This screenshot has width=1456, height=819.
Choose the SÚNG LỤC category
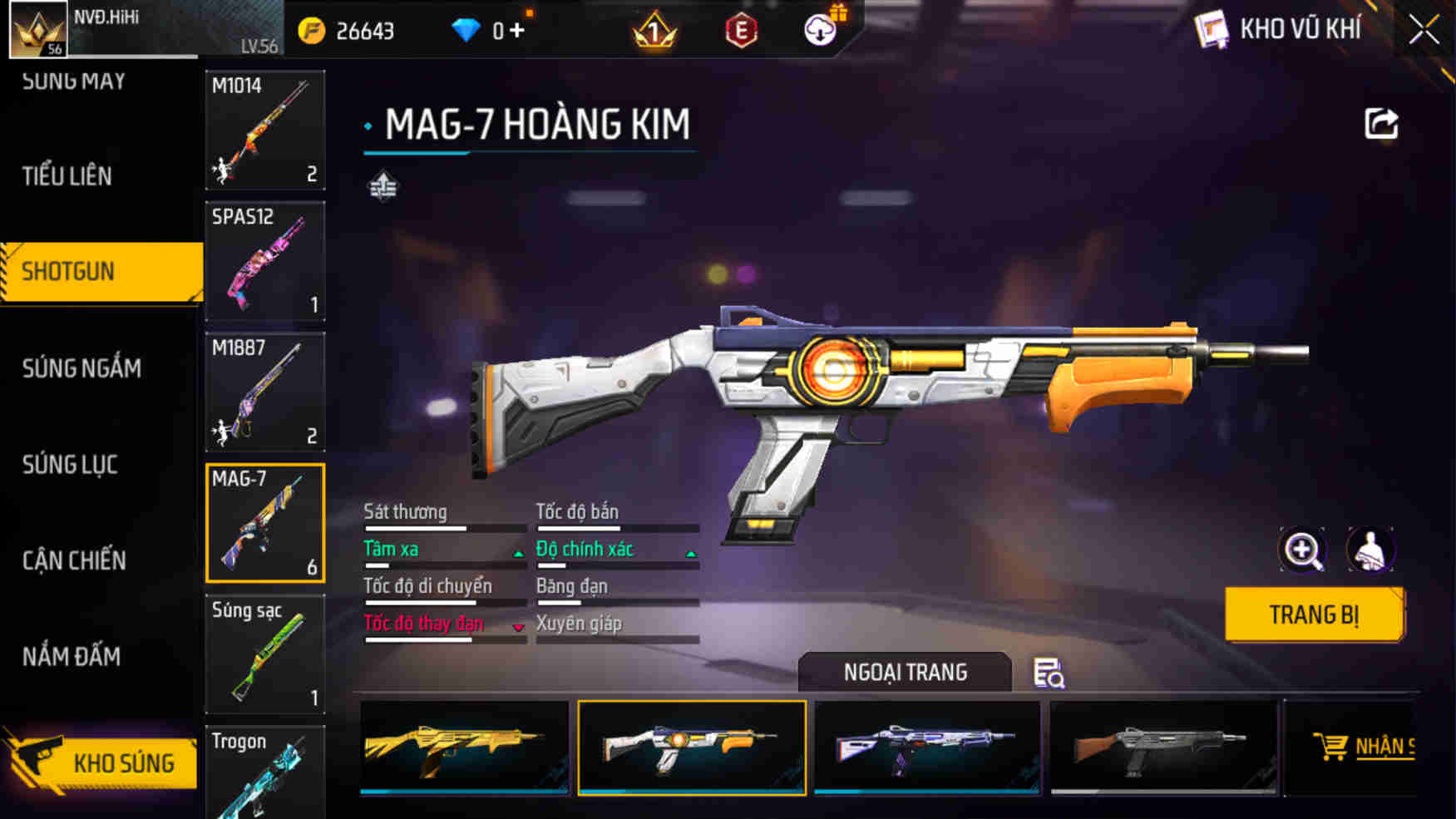pos(70,465)
